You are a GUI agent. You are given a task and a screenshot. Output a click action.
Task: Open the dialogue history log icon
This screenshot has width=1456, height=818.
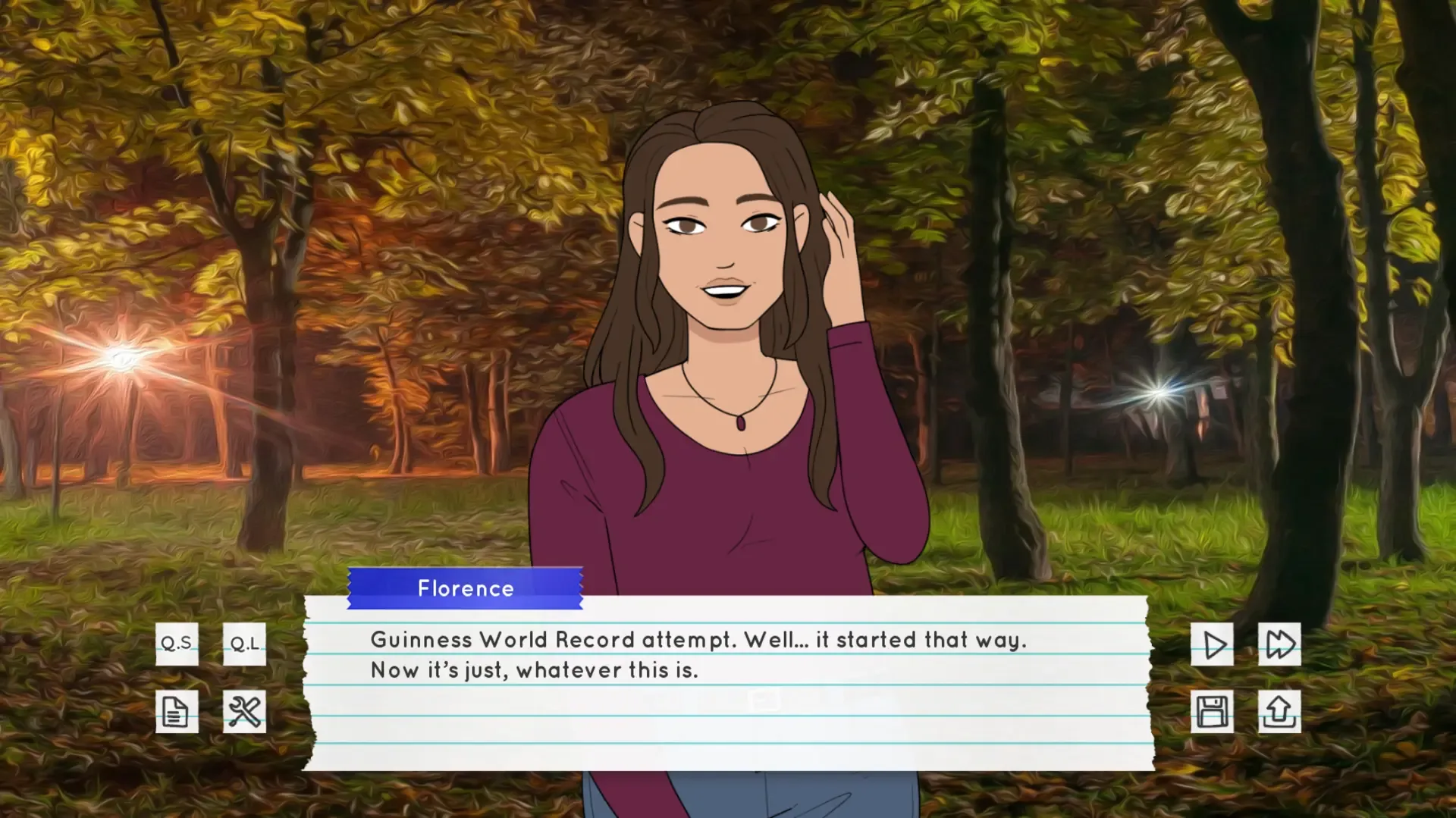coord(176,711)
